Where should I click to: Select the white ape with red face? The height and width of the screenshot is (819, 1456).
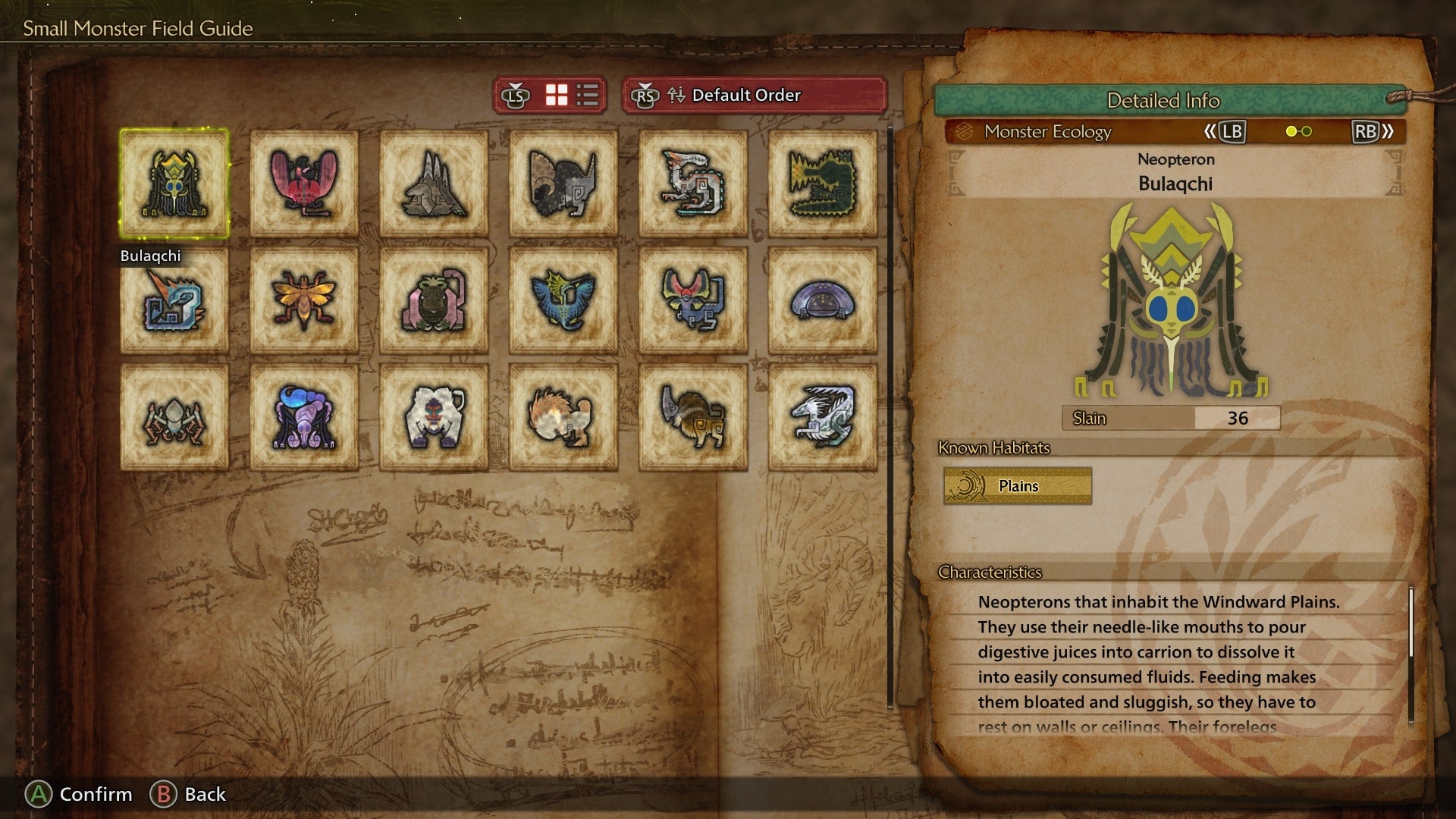(x=434, y=417)
